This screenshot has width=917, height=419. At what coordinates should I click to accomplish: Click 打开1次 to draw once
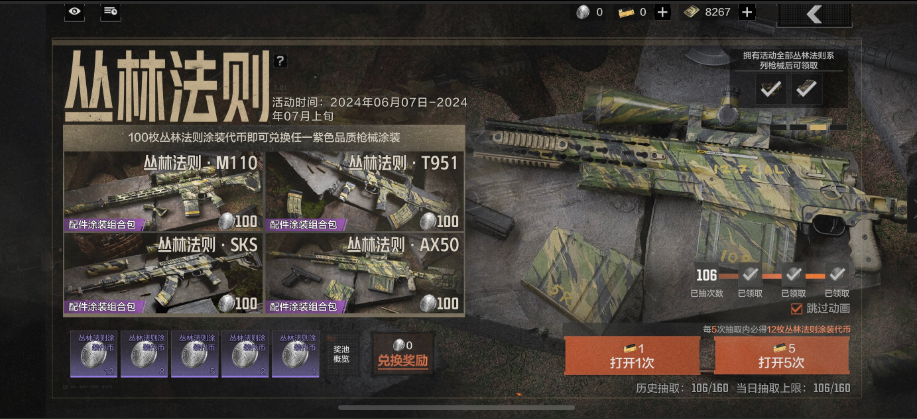pyautogui.click(x=631, y=355)
